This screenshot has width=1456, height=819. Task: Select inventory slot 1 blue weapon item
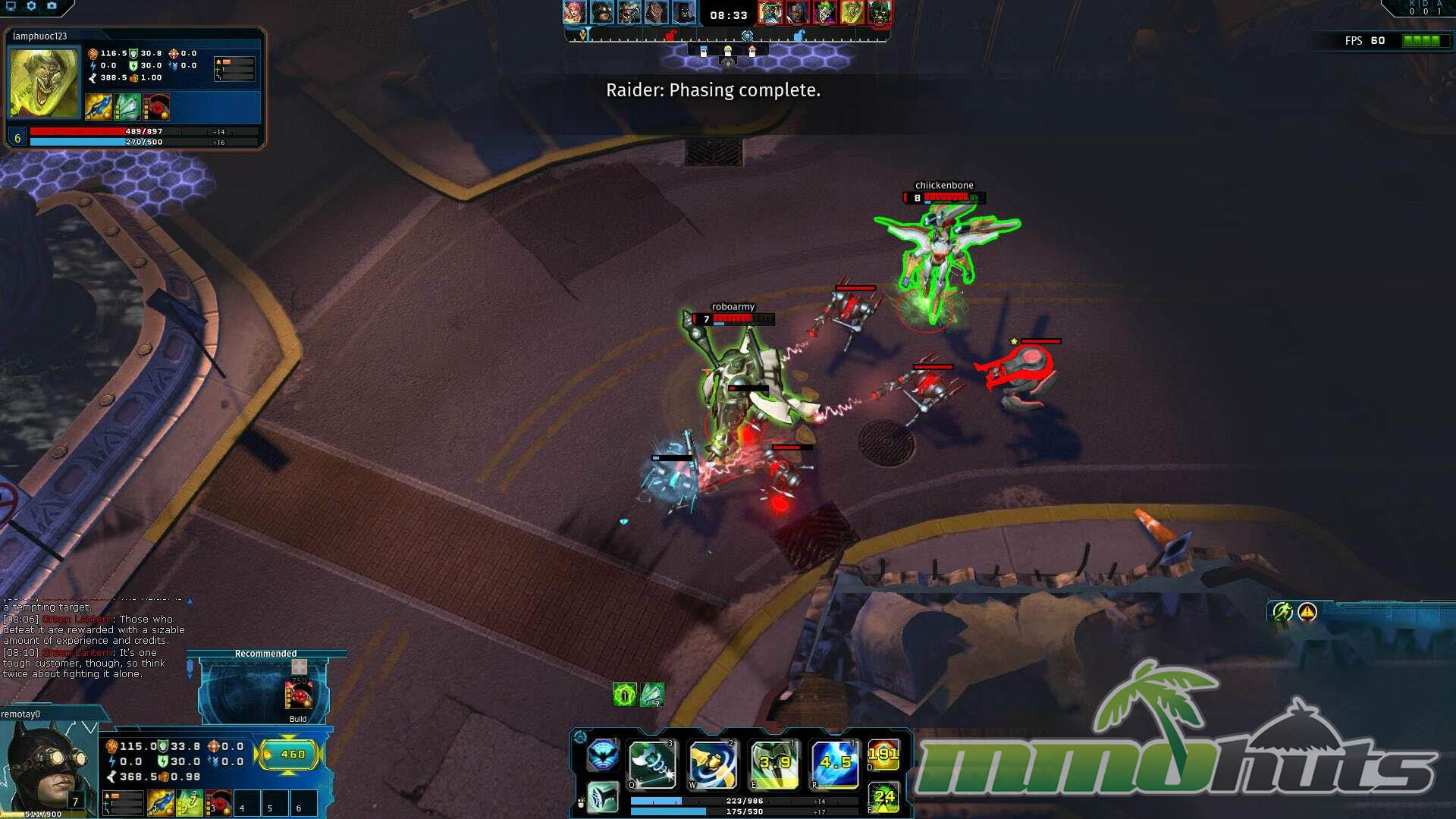161,803
